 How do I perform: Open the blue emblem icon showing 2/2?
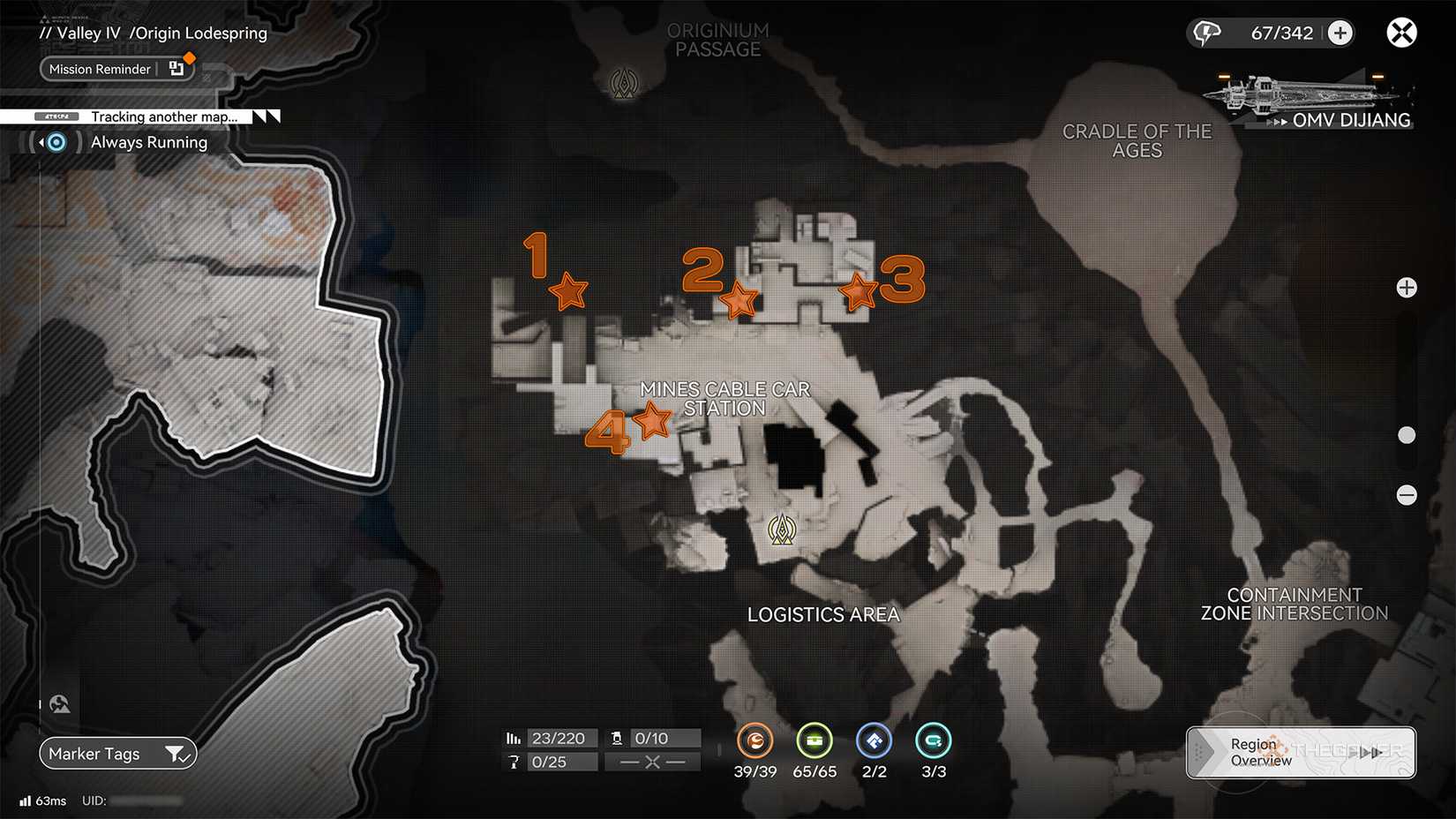pyautogui.click(x=874, y=742)
